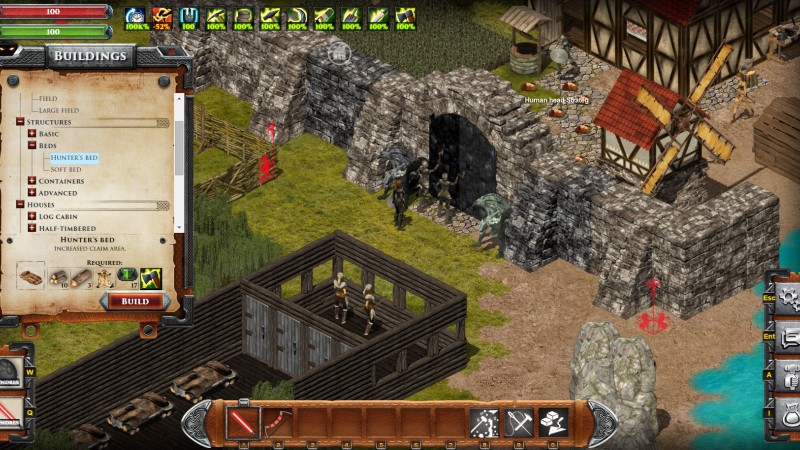800x450 pixels.
Task: Open the inventory bag
Action: (x=788, y=413)
